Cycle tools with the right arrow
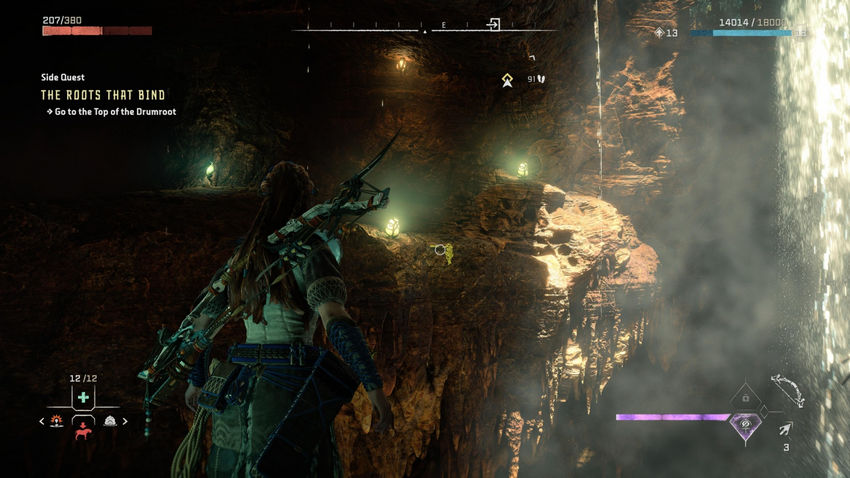 tap(125, 422)
